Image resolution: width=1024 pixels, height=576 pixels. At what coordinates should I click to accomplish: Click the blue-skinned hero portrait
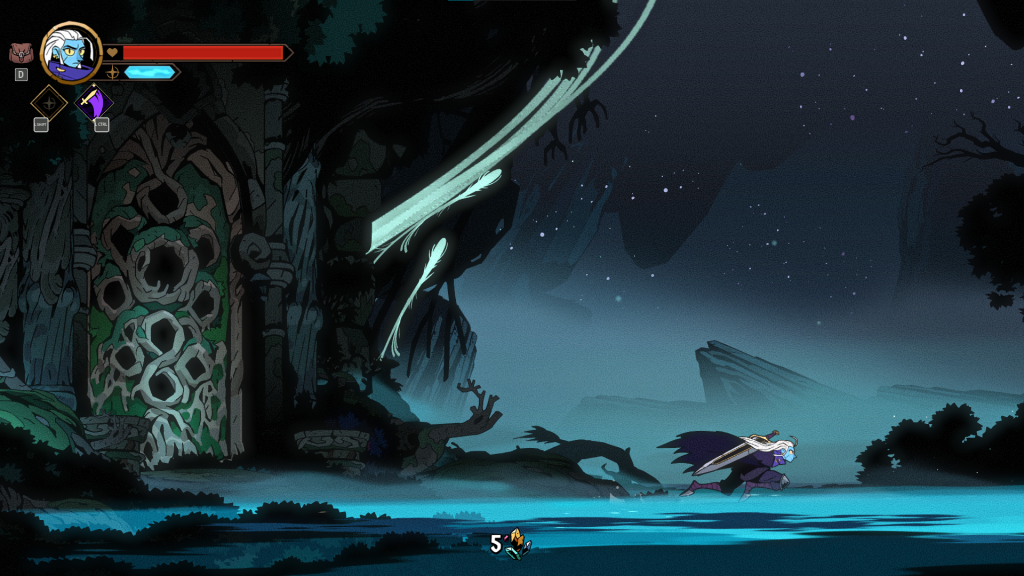click(x=71, y=53)
